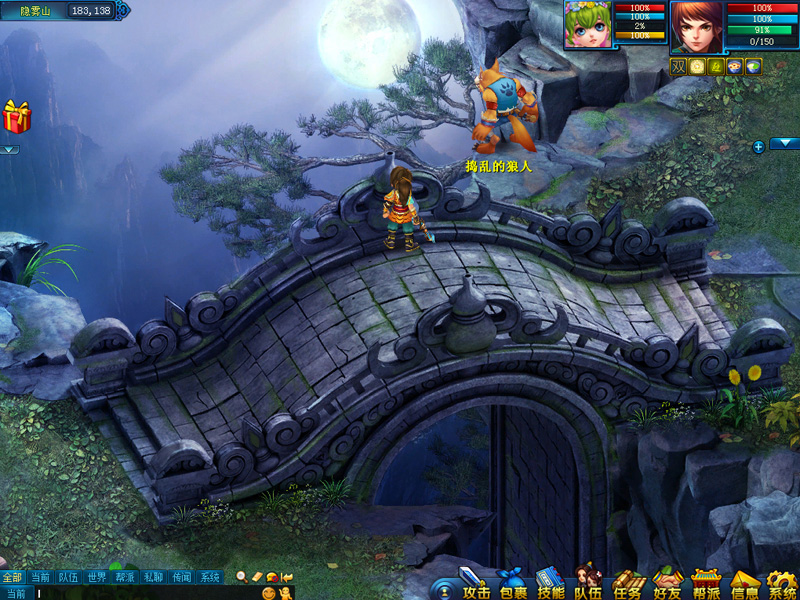The image size is (800, 600).
Task: Switch to the 世界 (World) chat tab
Action: [x=96, y=577]
